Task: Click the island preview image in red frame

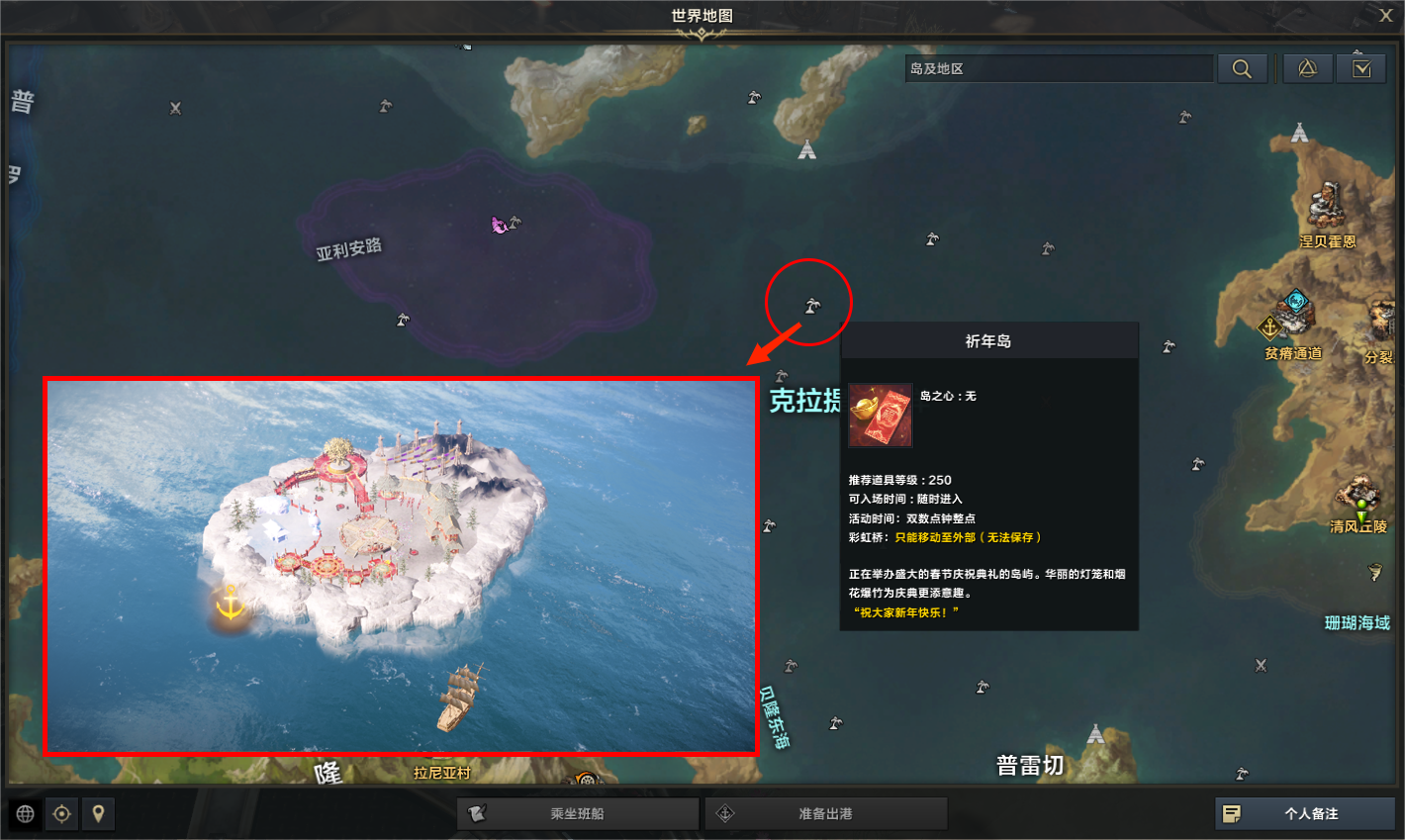Action: coord(401,565)
